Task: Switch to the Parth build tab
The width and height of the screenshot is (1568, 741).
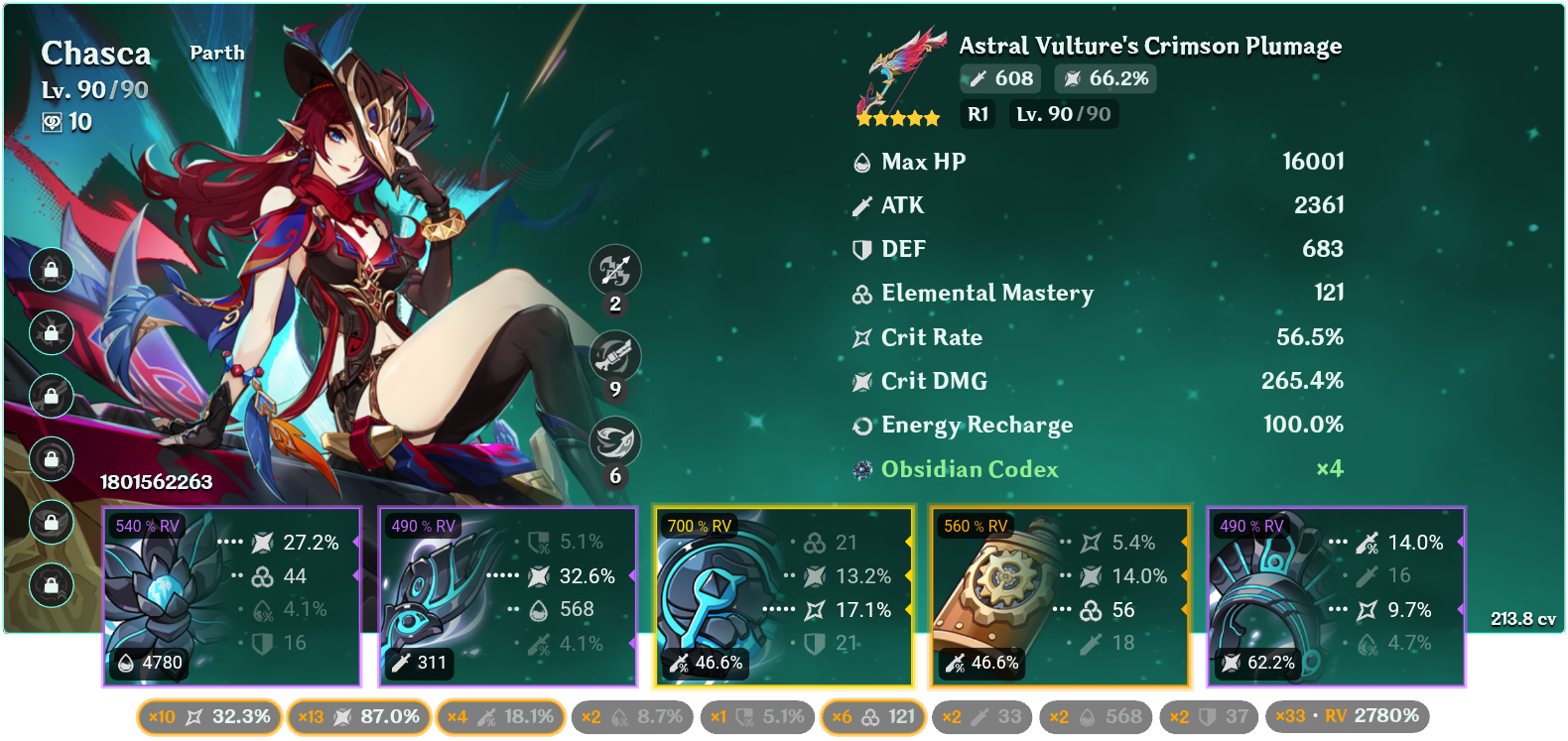Action: 217,53
